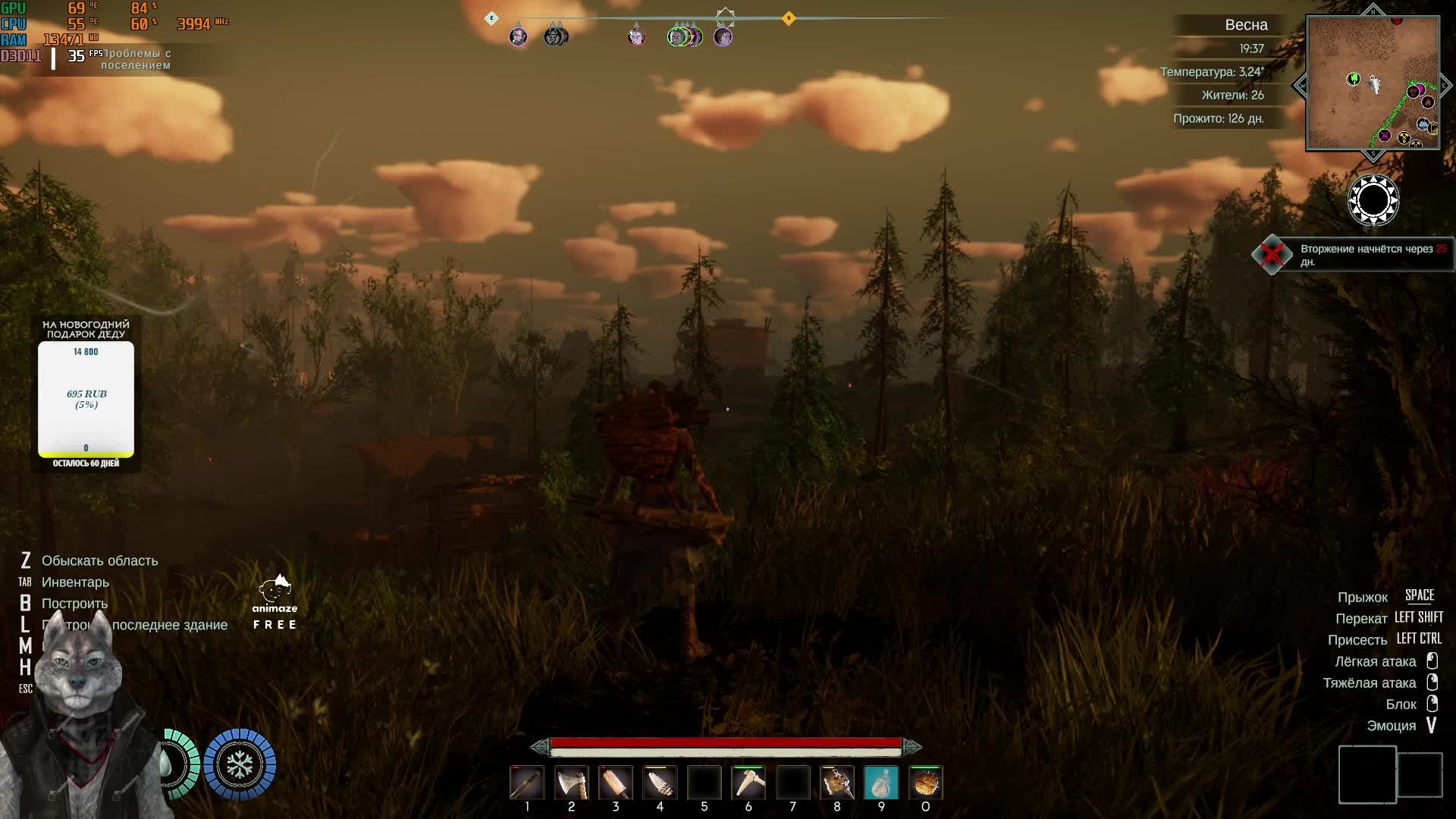The width and height of the screenshot is (1456, 819).
Task: Choose the wooden club in slot 3
Action: pos(615,783)
